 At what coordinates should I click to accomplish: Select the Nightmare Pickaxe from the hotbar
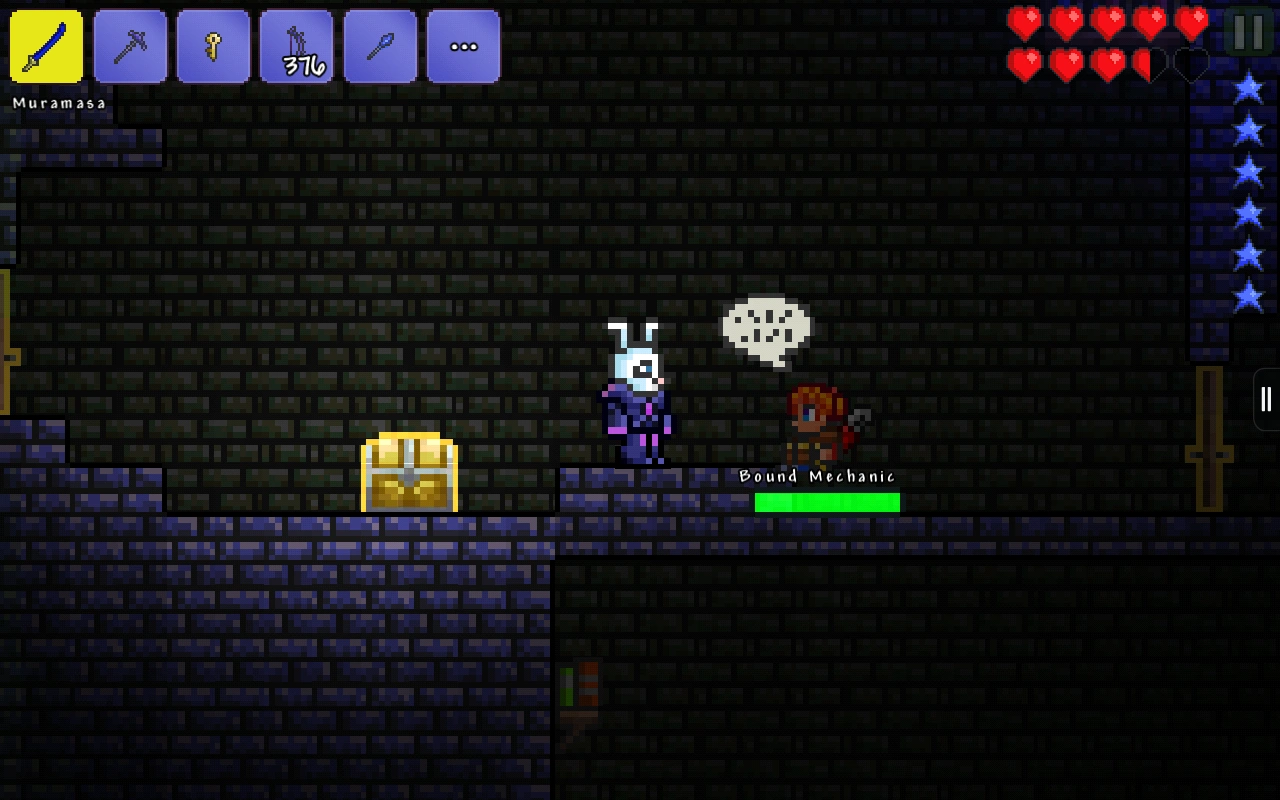click(131, 46)
